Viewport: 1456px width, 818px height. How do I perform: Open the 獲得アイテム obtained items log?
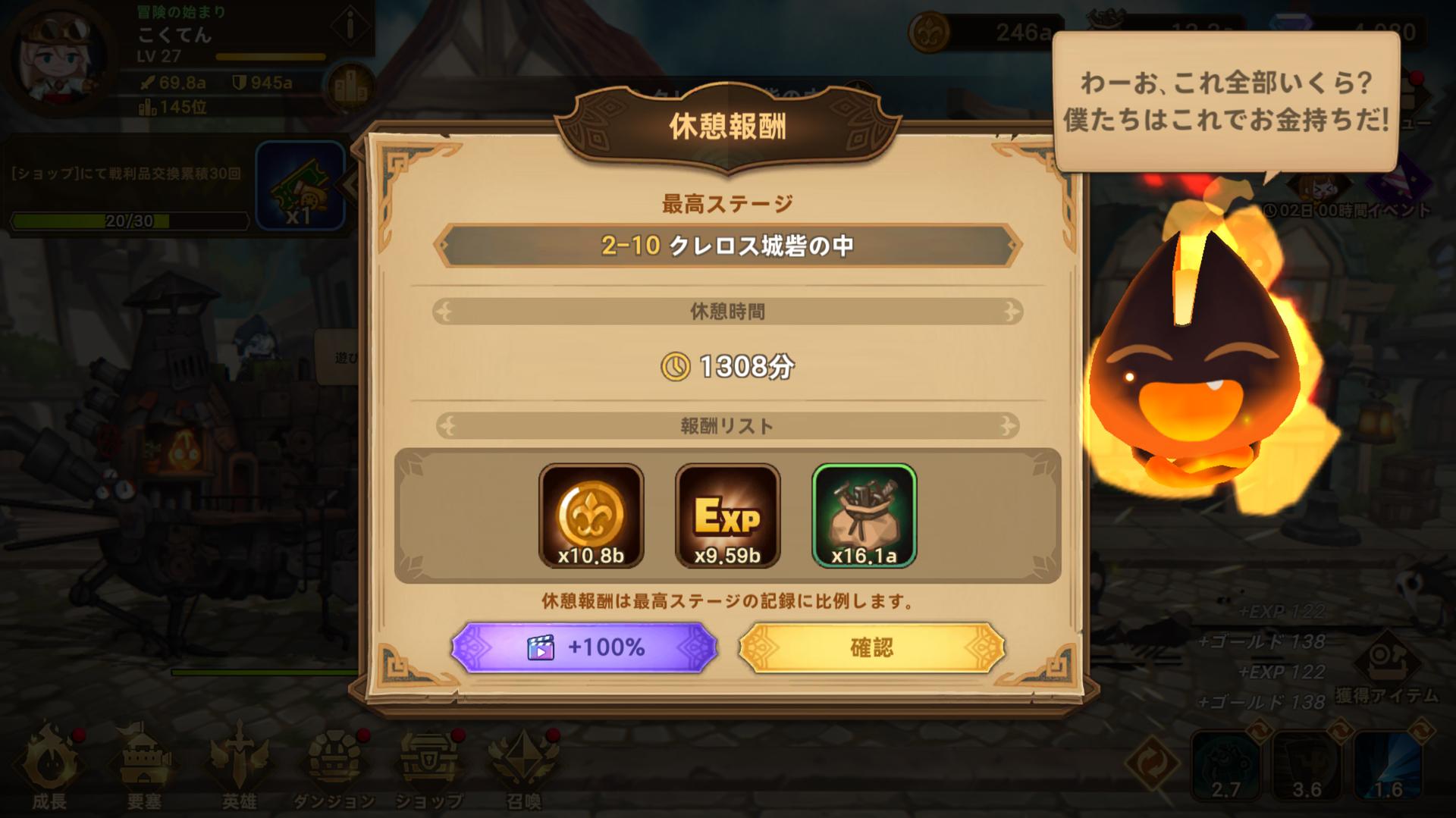(1386, 671)
